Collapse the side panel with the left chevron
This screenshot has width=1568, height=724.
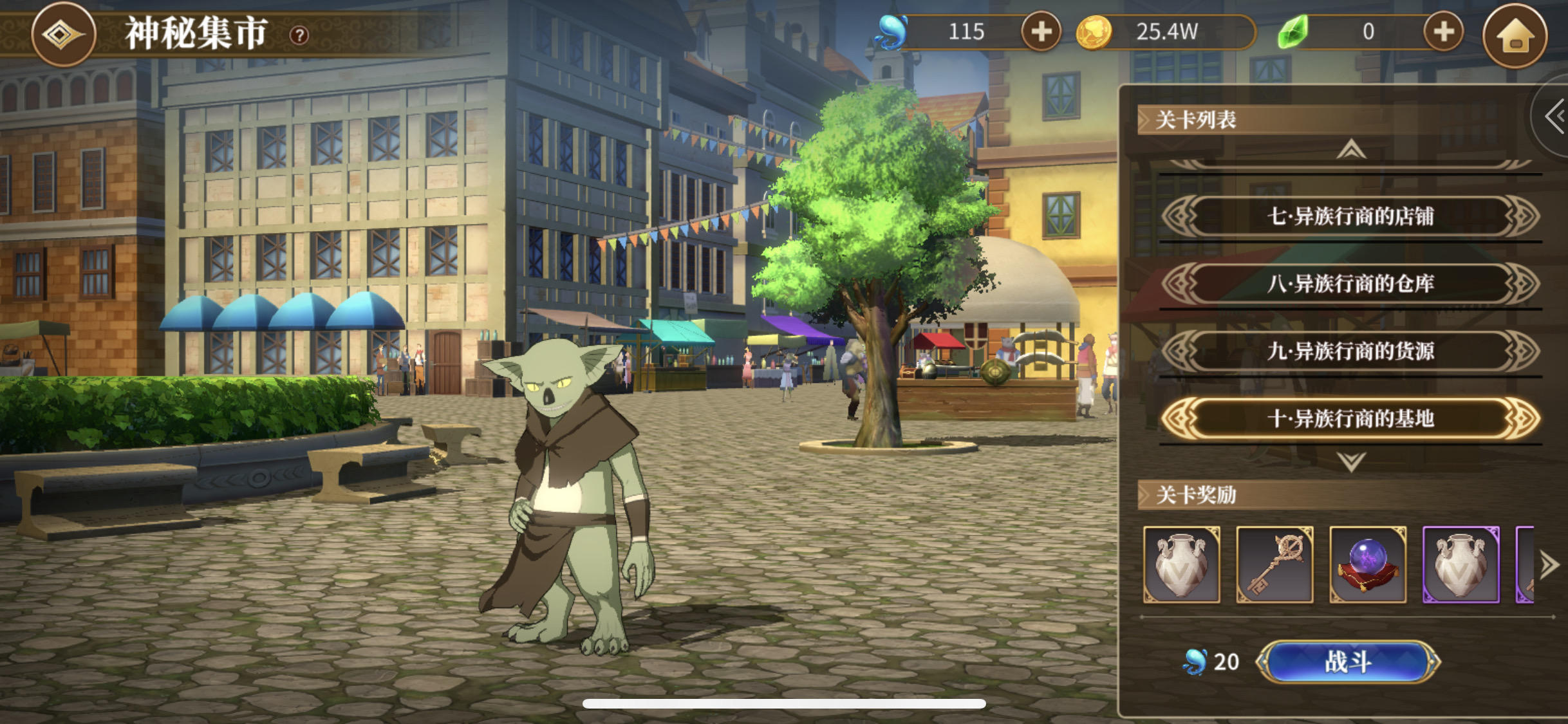(1554, 116)
